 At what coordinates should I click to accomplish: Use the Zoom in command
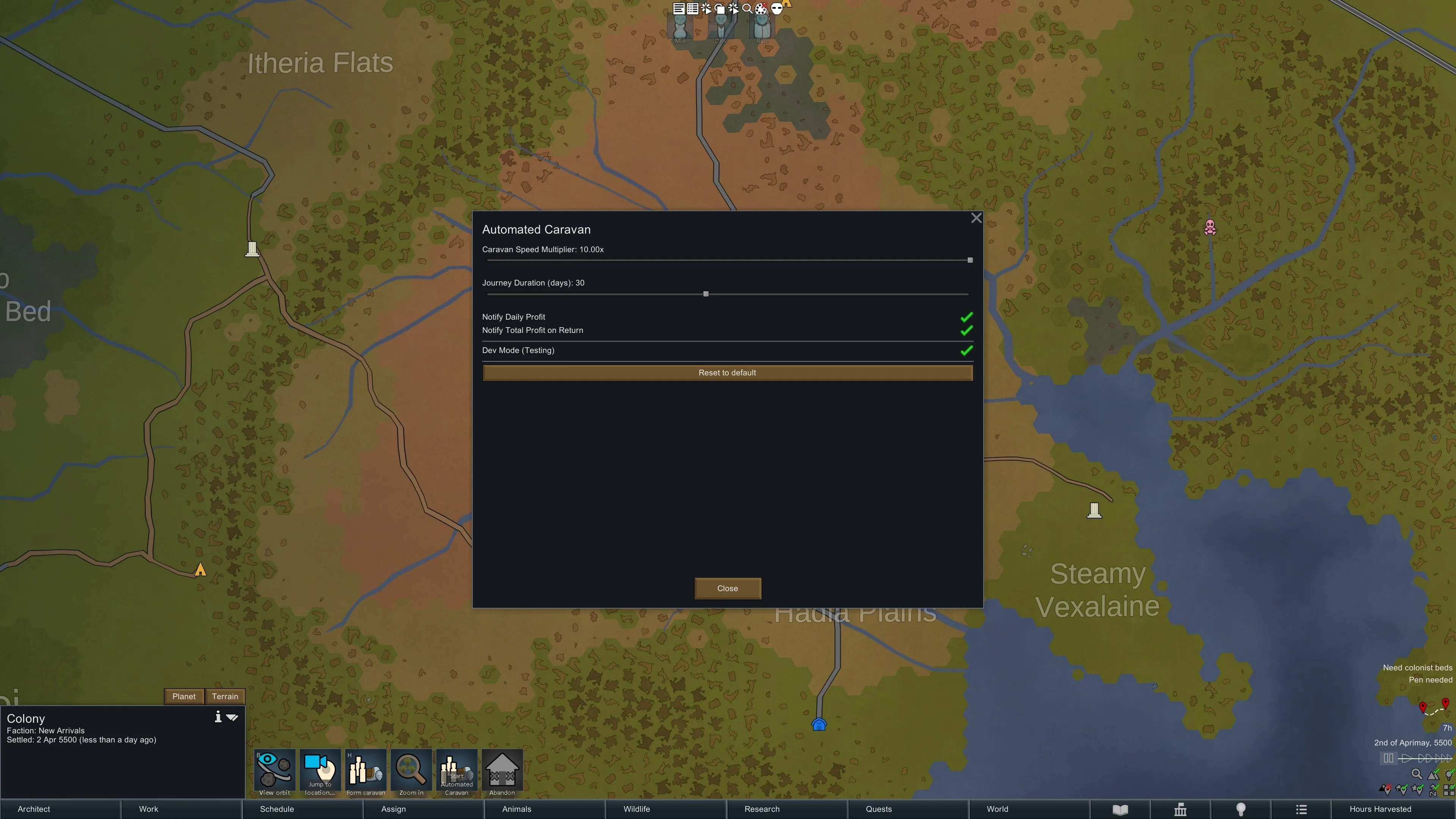click(411, 772)
